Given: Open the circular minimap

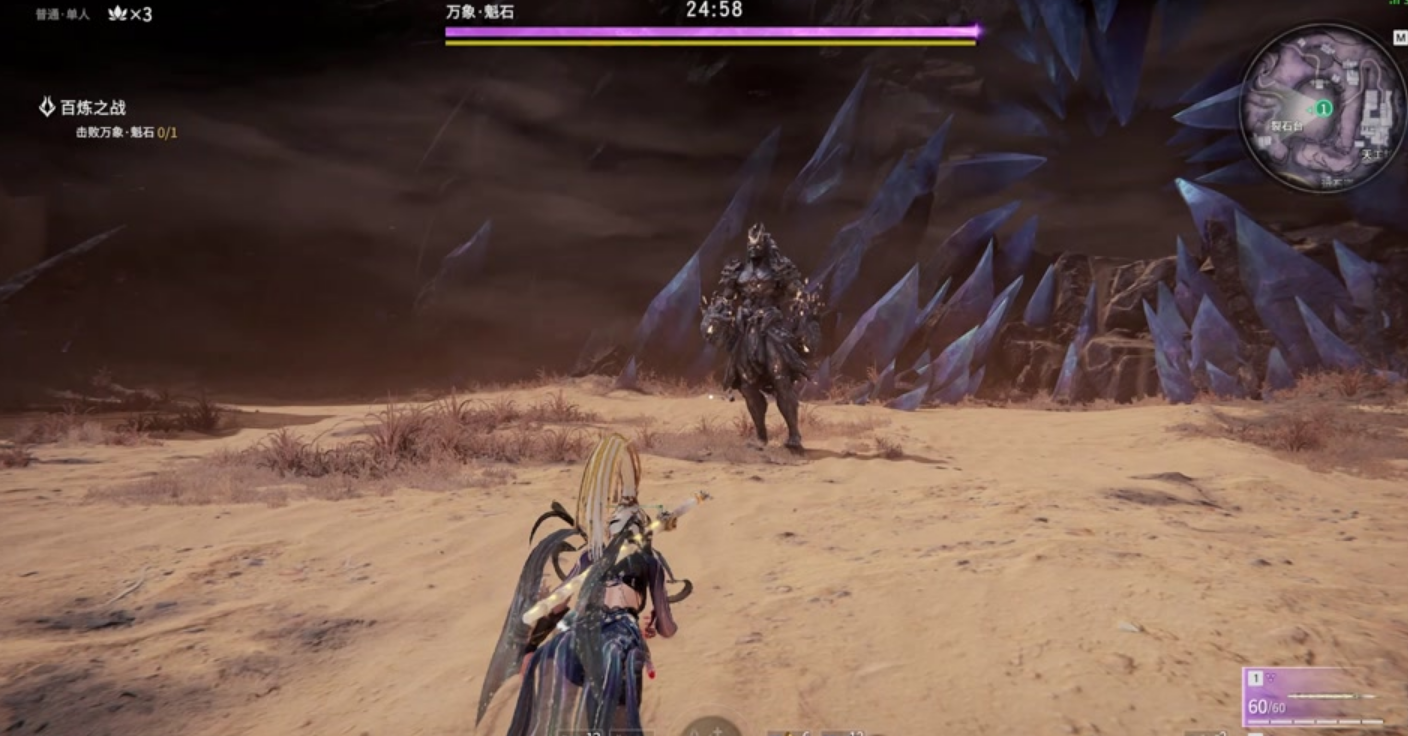Looking at the screenshot, I should click(x=1322, y=107).
